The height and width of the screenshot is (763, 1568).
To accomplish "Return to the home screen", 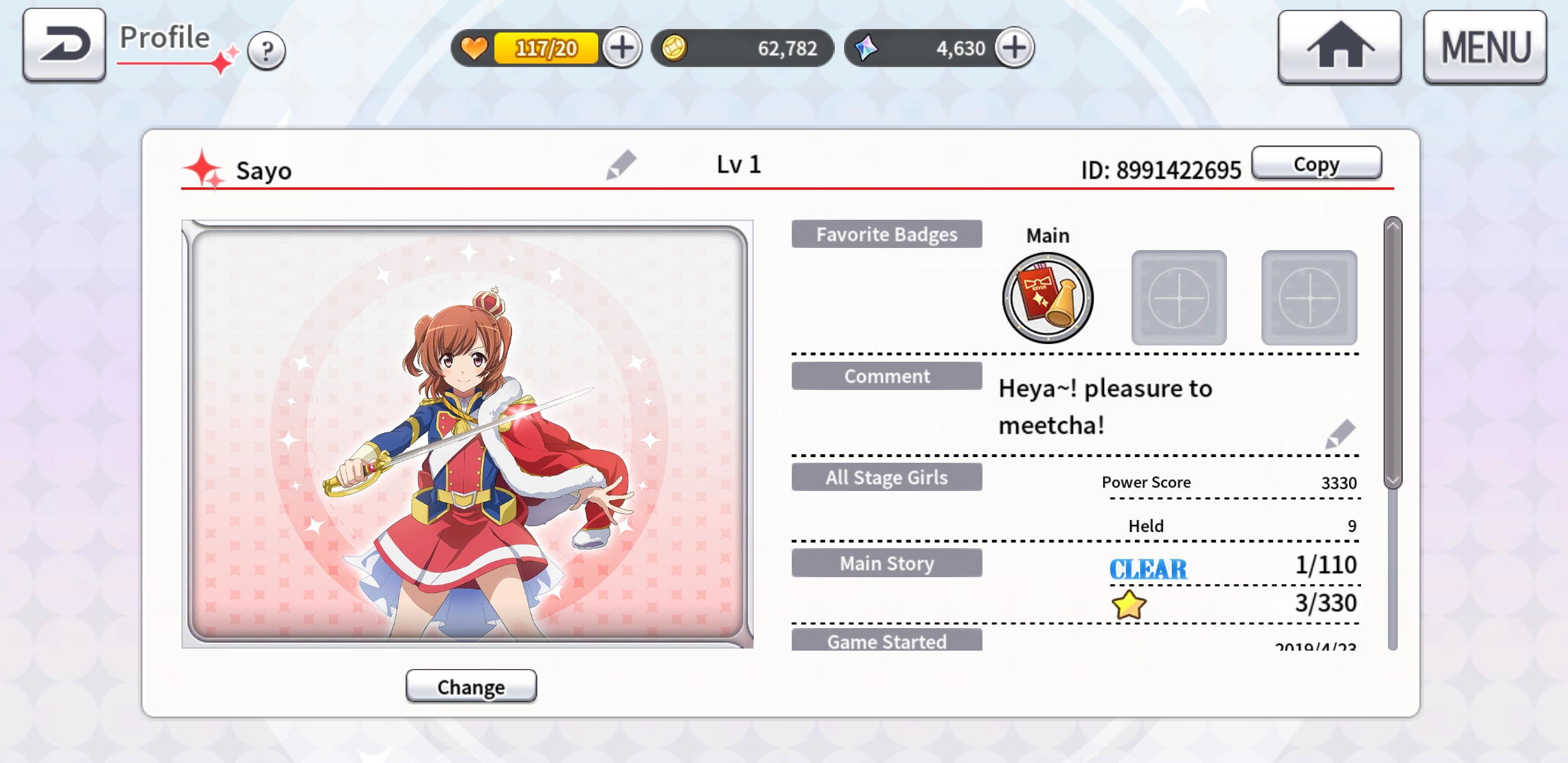I will coord(1339,47).
